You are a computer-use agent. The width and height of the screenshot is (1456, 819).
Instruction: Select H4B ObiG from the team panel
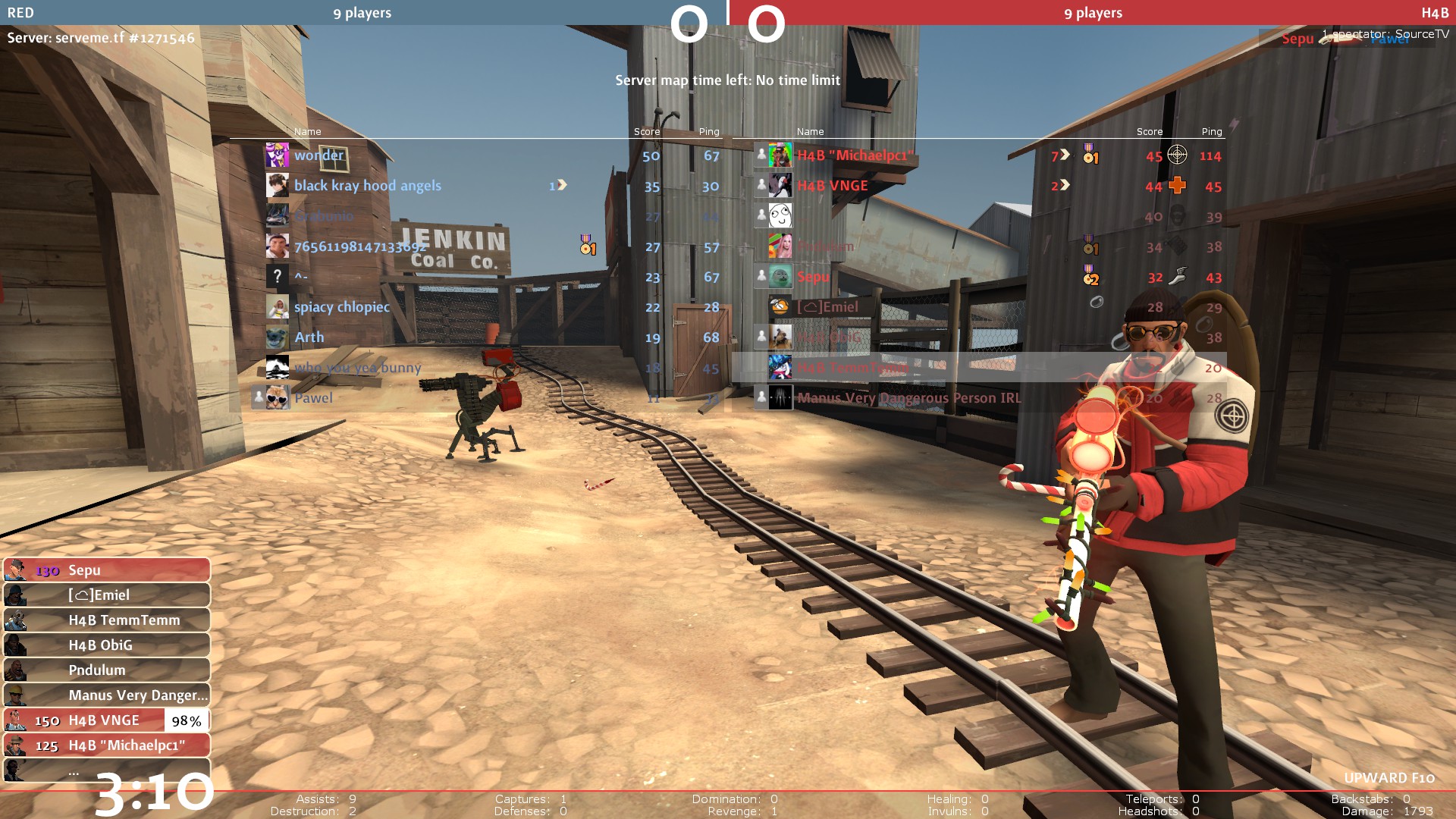tap(106, 645)
